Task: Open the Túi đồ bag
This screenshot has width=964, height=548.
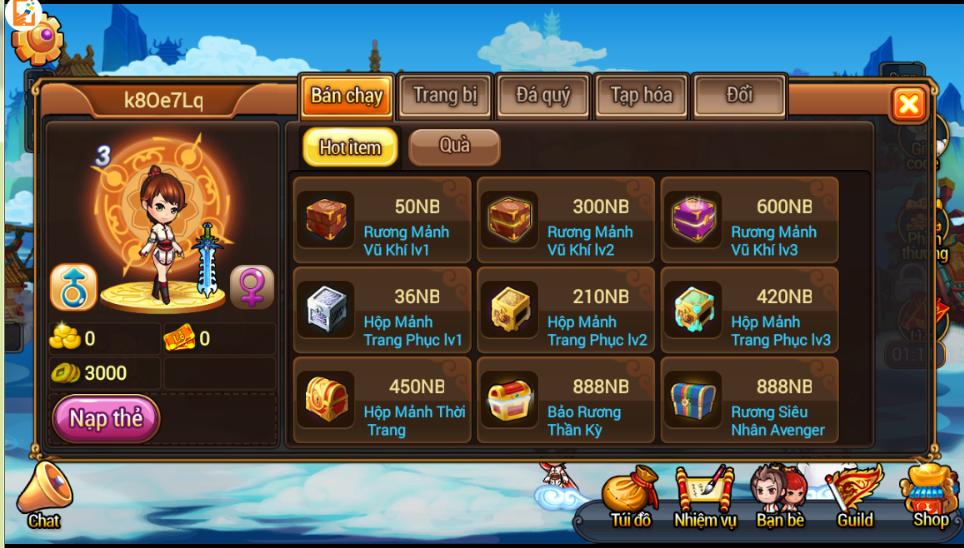Action: (x=631, y=495)
